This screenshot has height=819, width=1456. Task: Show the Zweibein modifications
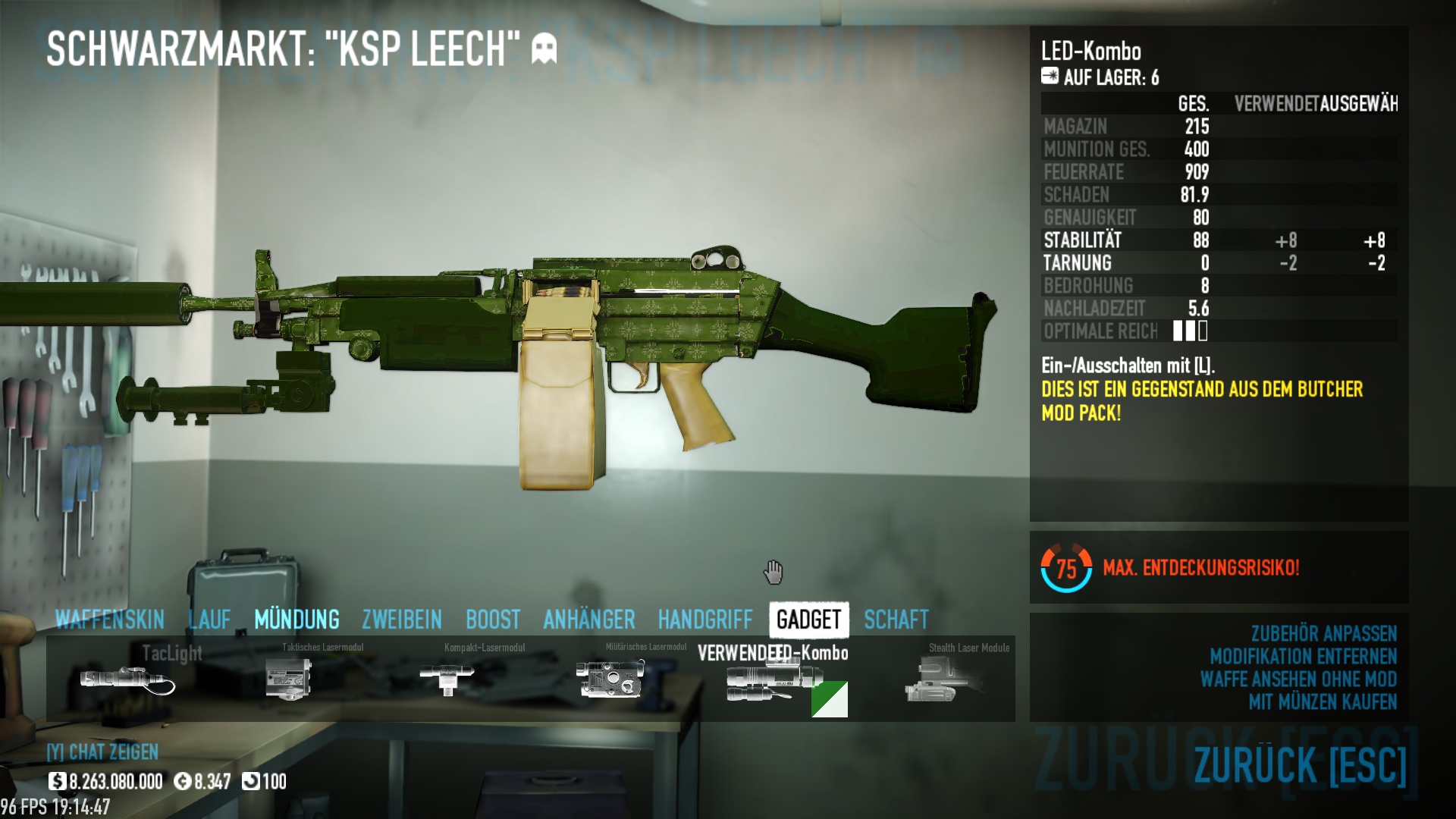point(402,620)
